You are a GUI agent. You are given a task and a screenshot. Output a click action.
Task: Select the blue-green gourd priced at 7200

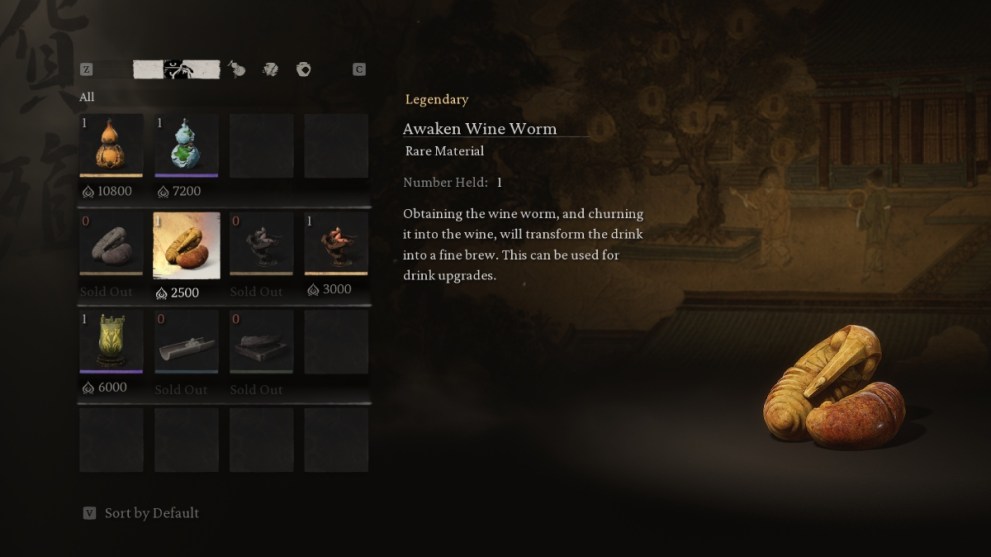point(186,146)
